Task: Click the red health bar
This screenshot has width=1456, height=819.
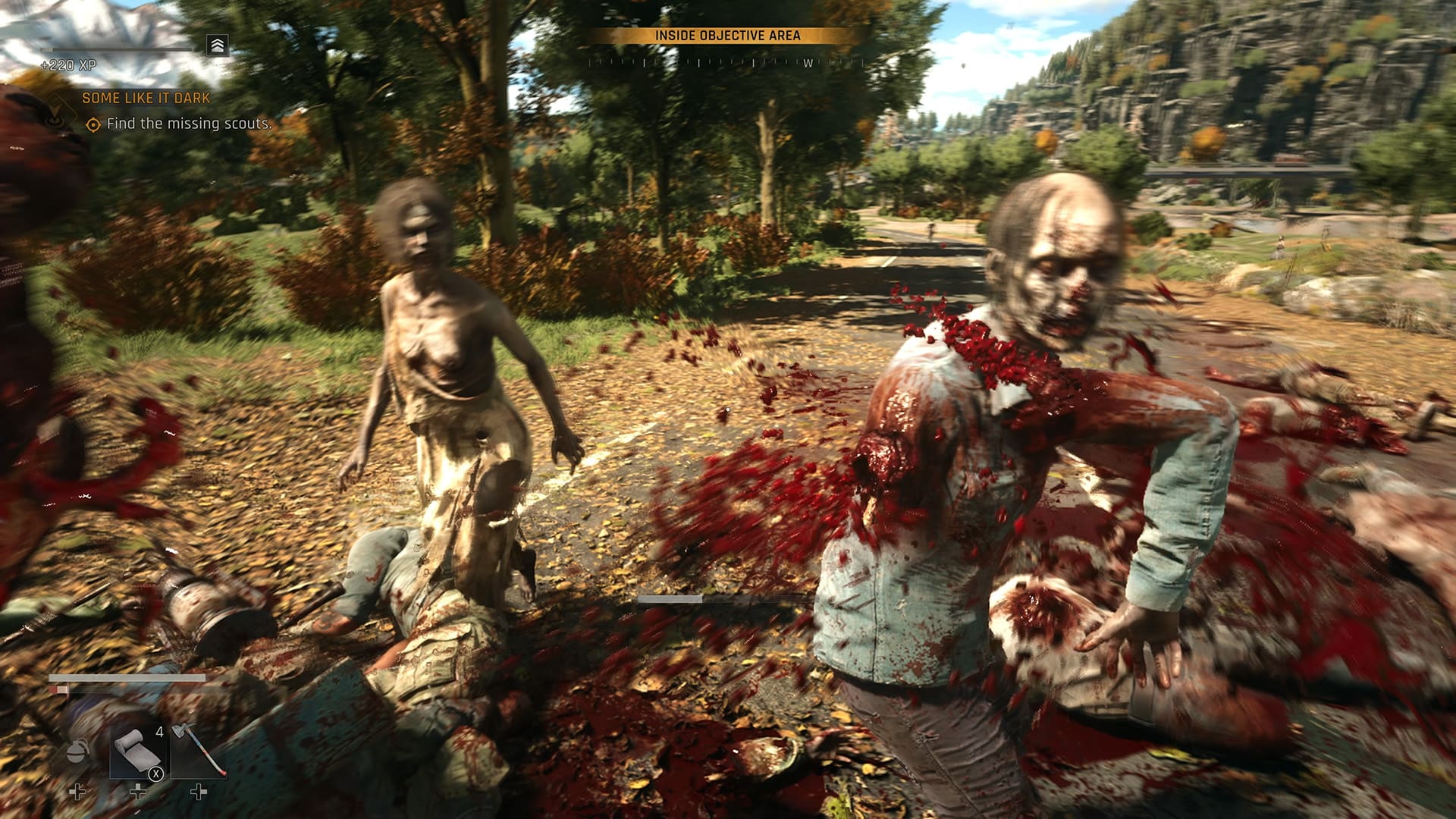Action: click(x=58, y=689)
